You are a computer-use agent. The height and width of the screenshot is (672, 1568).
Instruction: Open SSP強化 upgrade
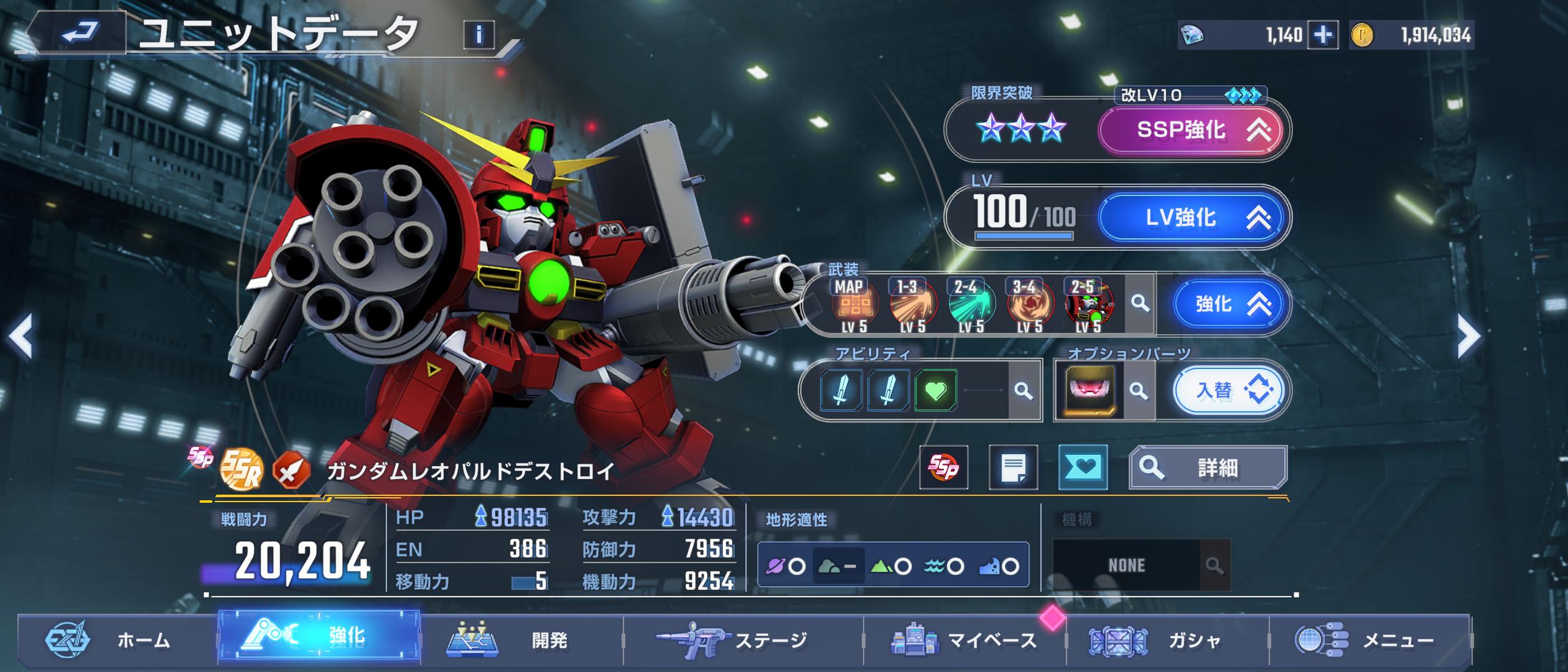pyautogui.click(x=1190, y=130)
